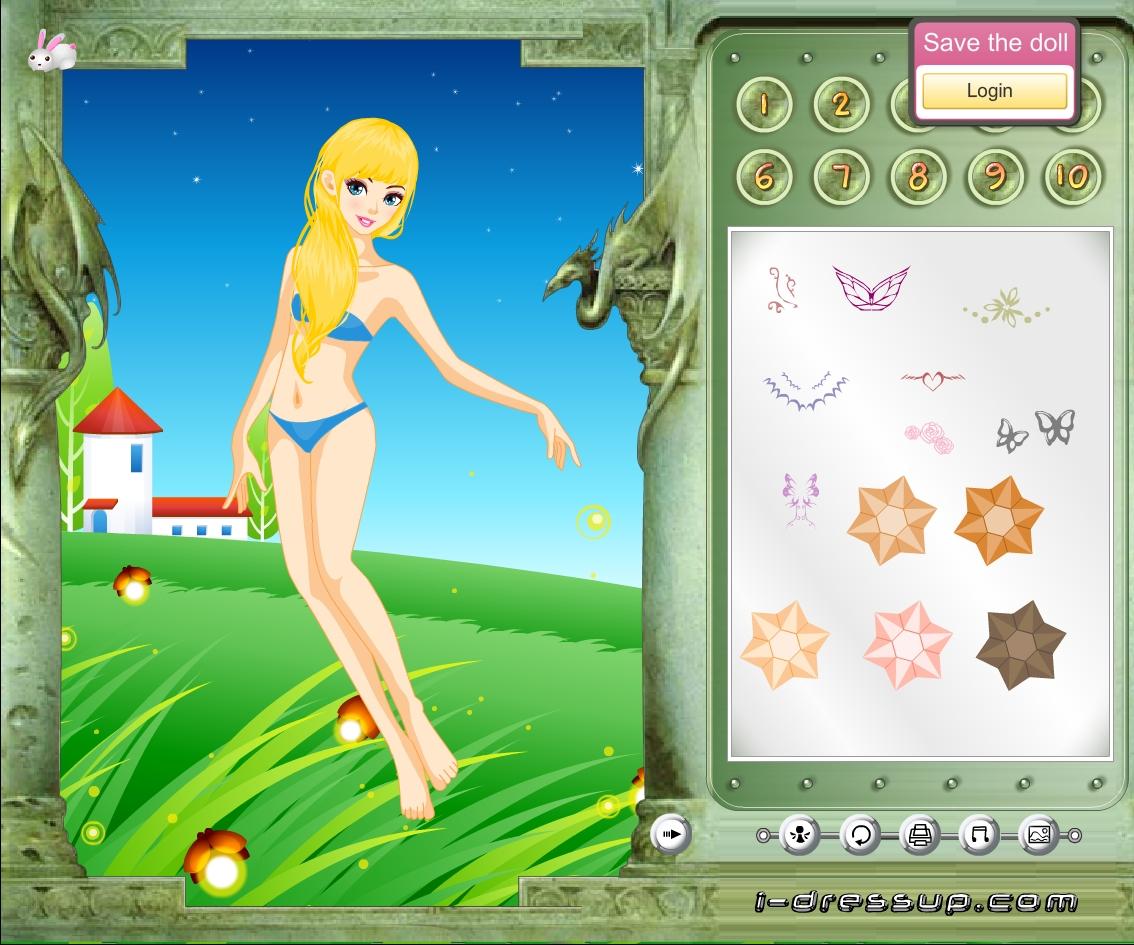The image size is (1134, 945).
Task: Select category number 2
Action: tap(841, 103)
